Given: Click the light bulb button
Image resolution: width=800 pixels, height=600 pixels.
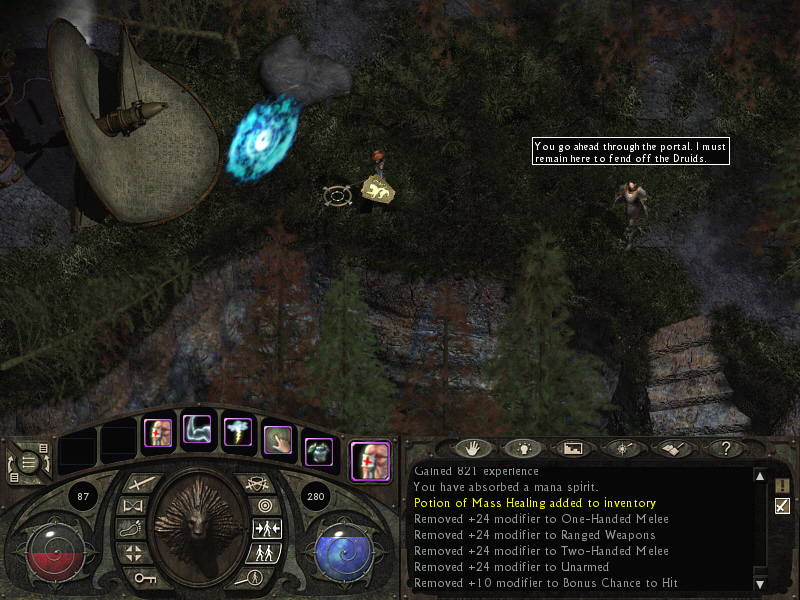Looking at the screenshot, I should [524, 449].
